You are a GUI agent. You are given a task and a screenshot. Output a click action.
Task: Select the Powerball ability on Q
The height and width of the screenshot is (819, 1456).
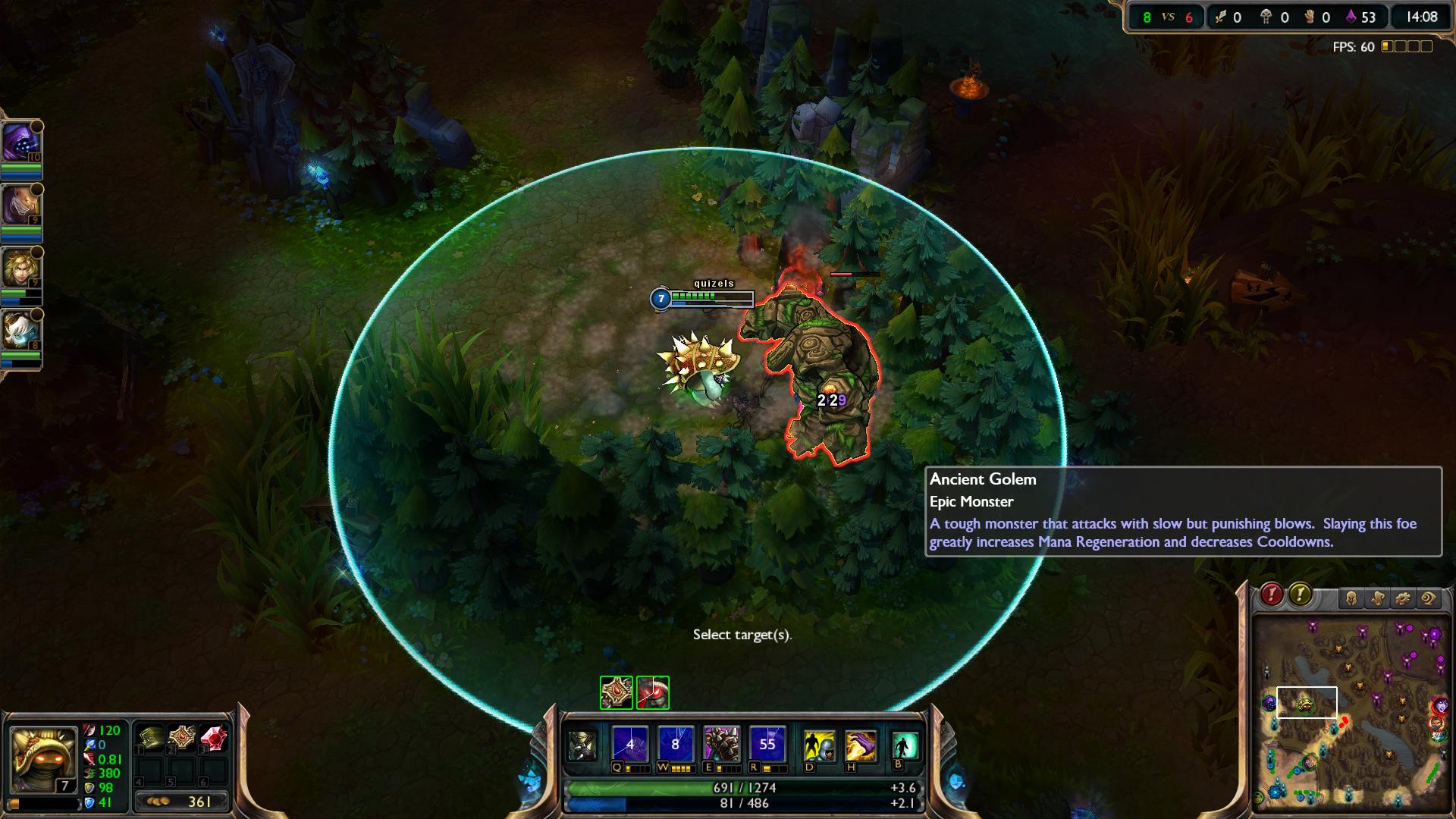coord(630,744)
